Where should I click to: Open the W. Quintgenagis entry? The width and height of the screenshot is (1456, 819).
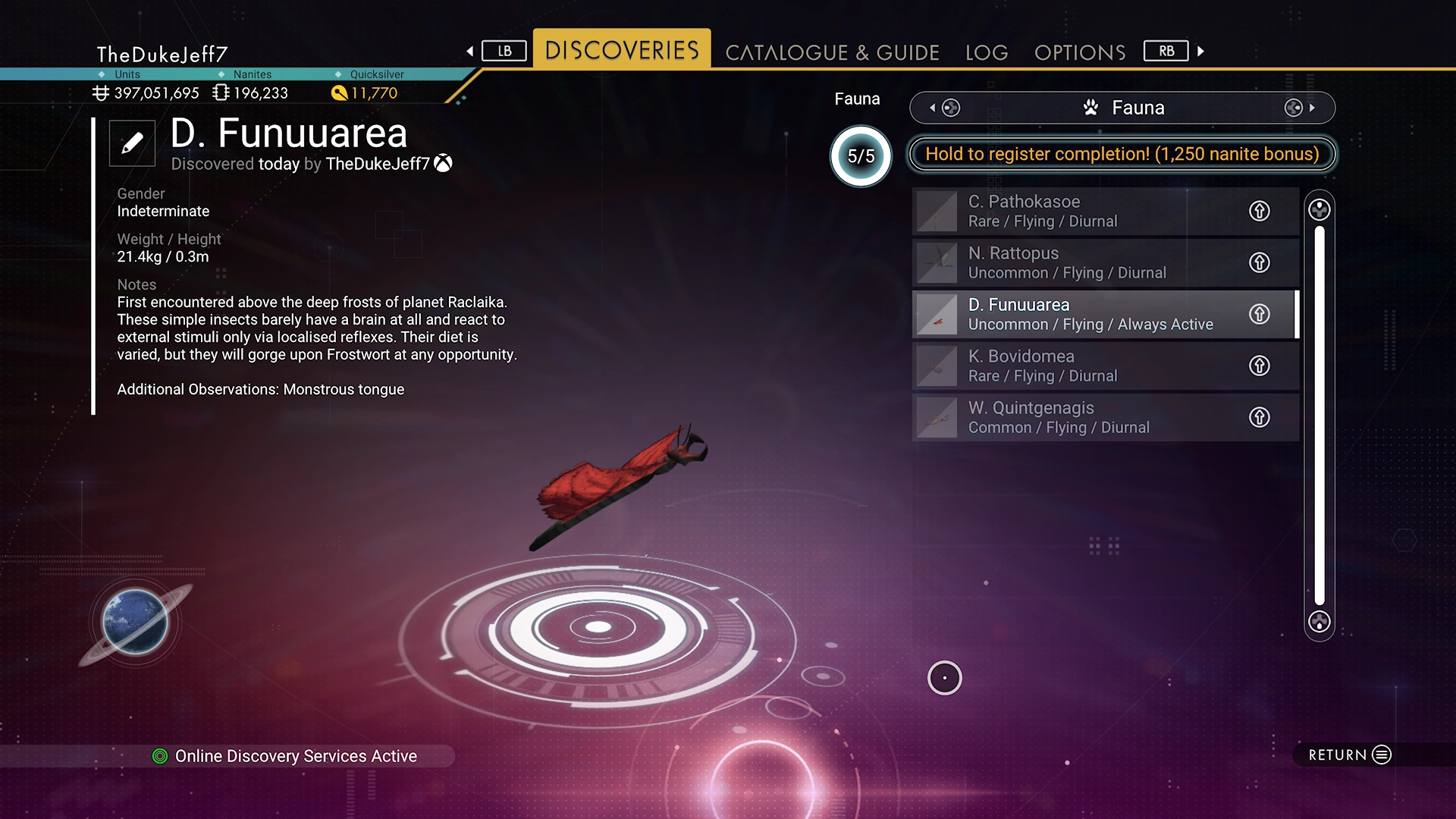(x=1077, y=417)
